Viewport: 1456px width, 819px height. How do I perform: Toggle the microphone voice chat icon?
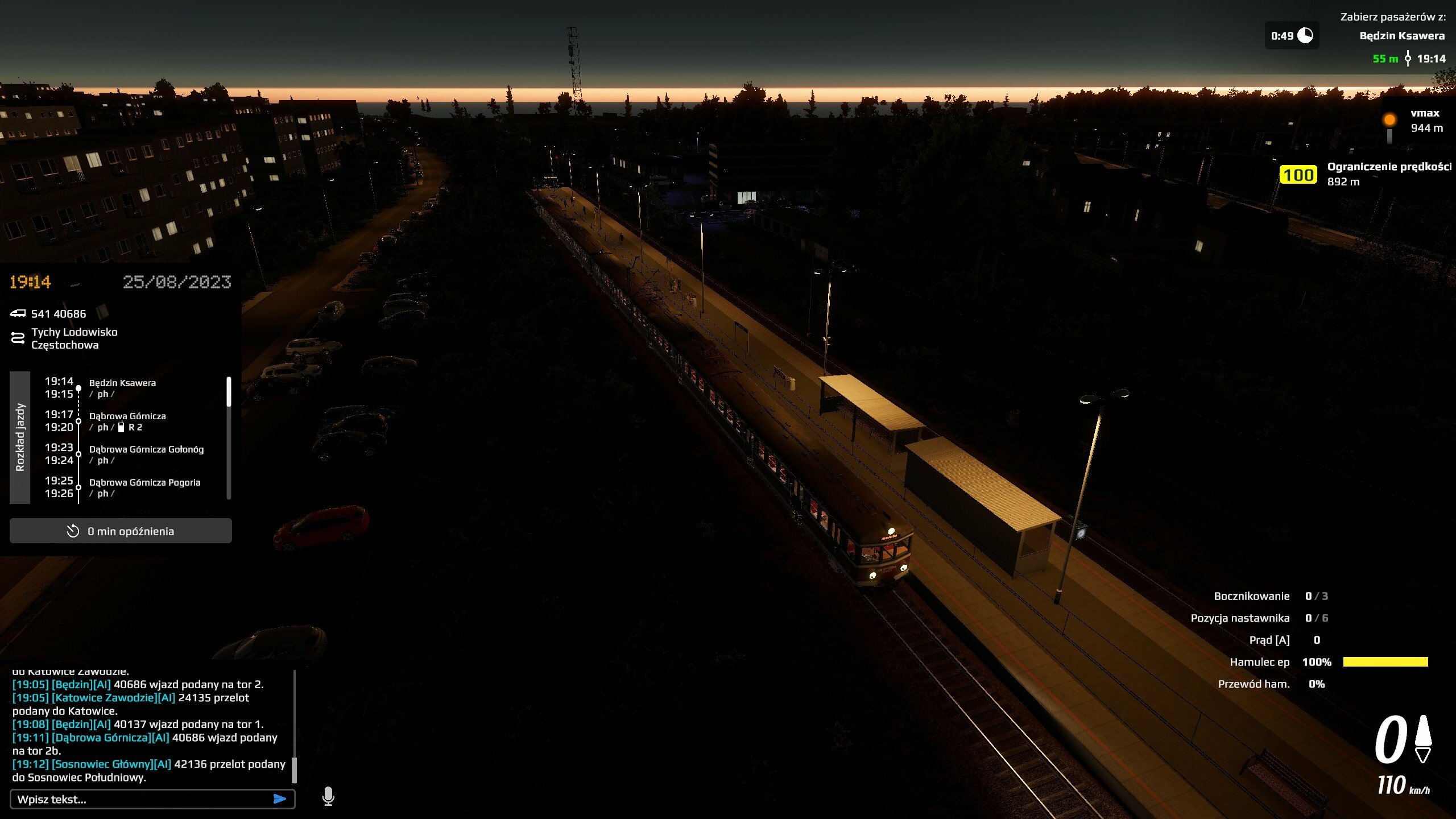click(x=328, y=796)
